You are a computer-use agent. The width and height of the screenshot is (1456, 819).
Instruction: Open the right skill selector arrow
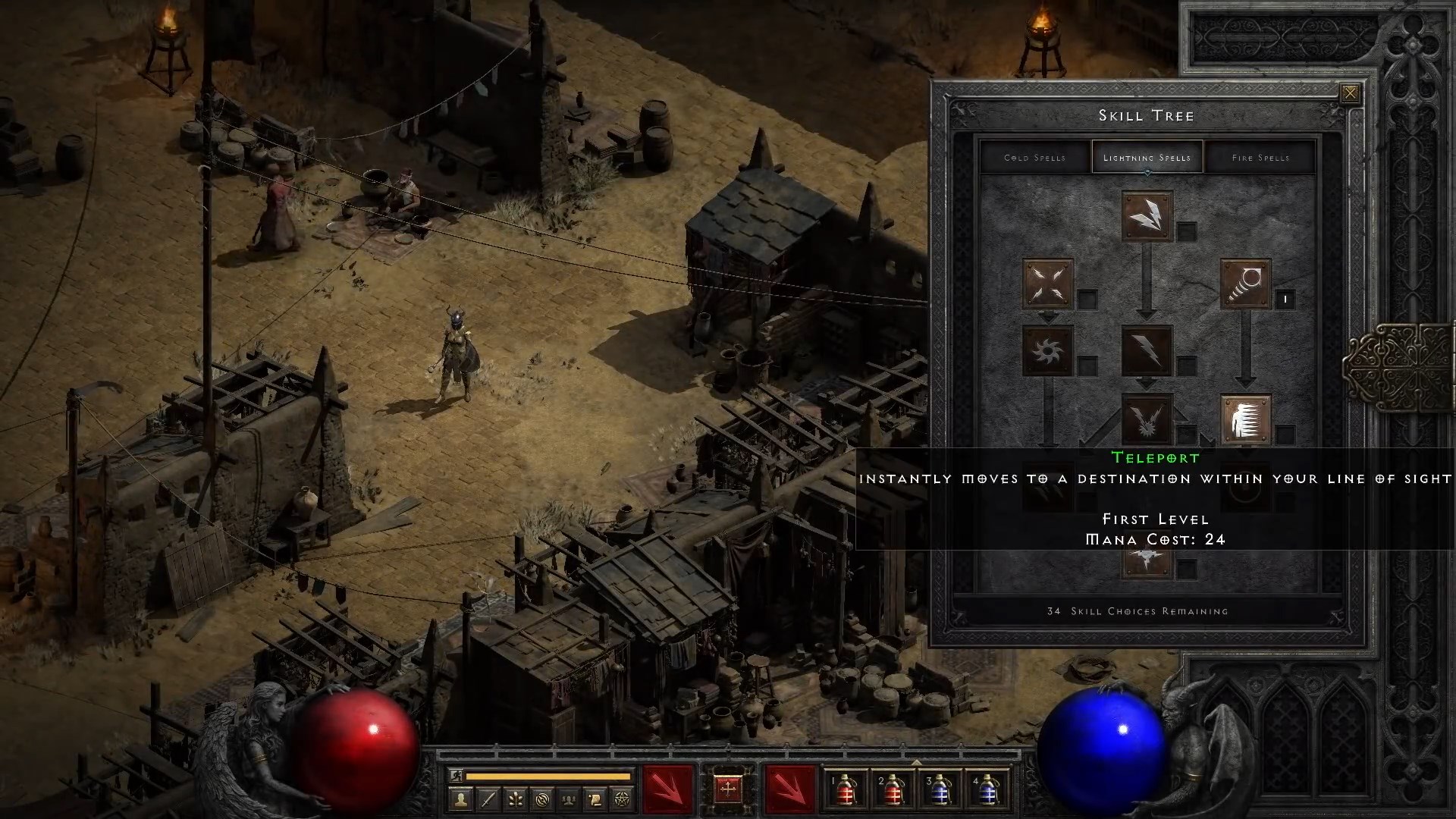point(790,789)
